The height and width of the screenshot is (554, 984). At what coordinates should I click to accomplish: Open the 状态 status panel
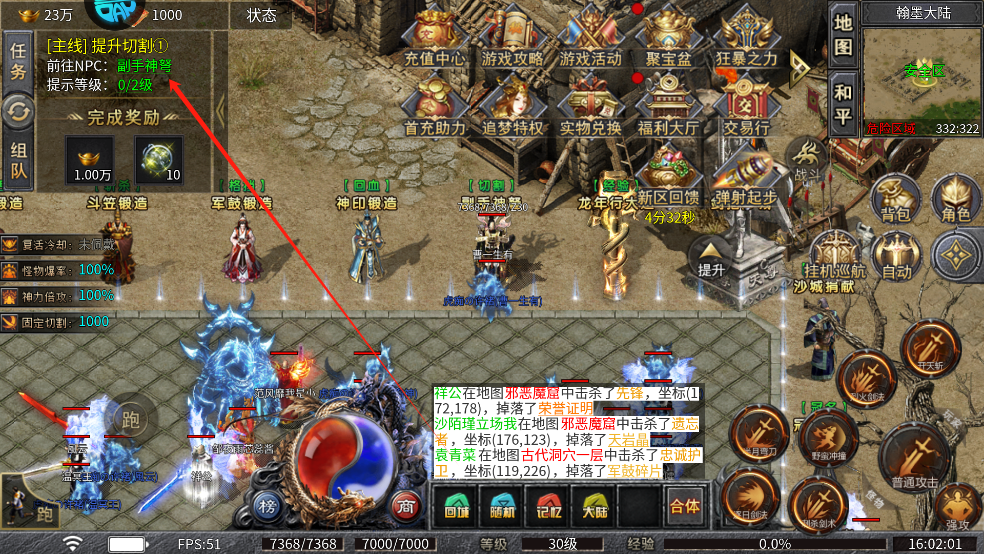tap(261, 15)
